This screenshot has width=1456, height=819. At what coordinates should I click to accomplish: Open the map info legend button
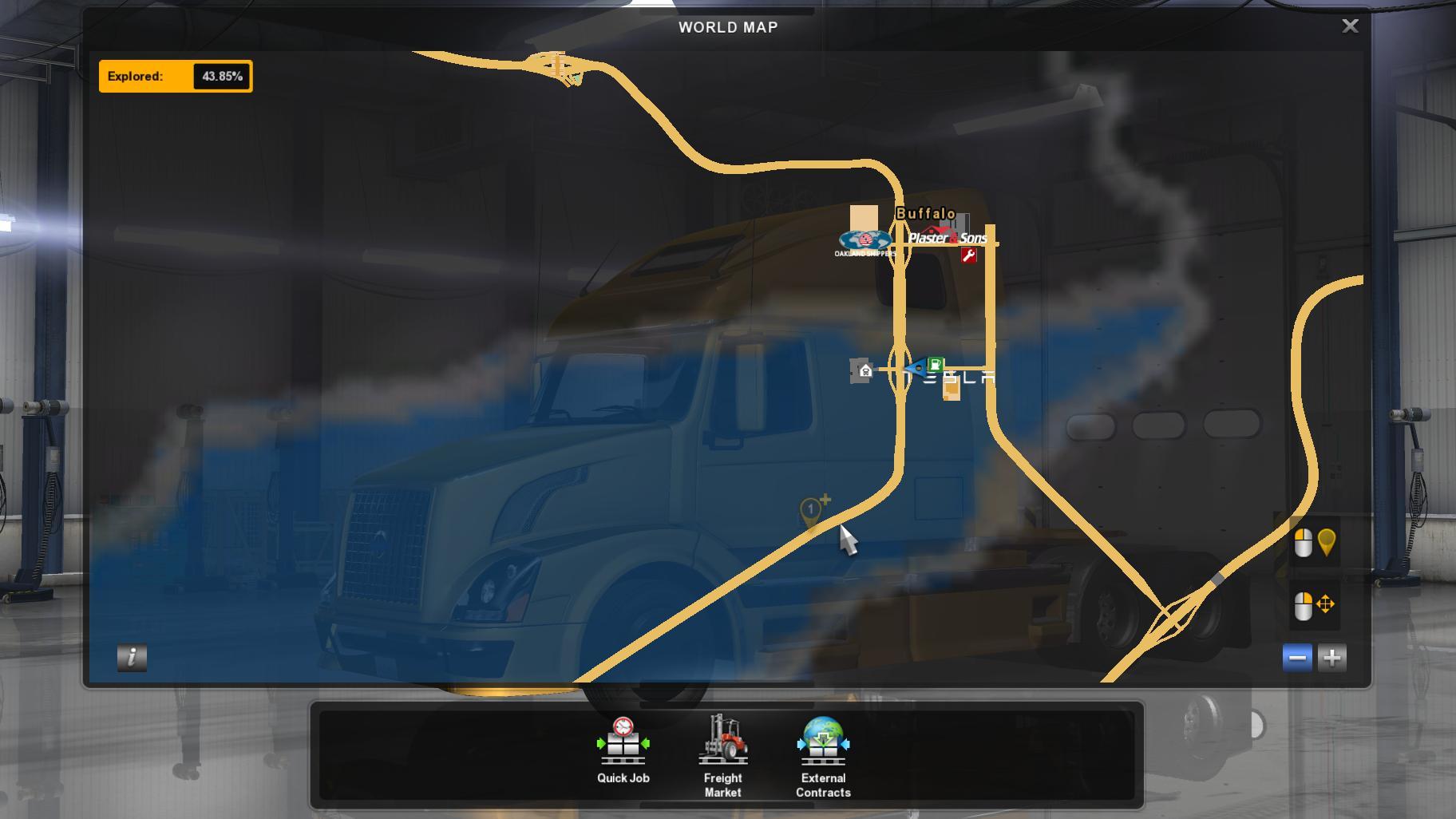132,657
